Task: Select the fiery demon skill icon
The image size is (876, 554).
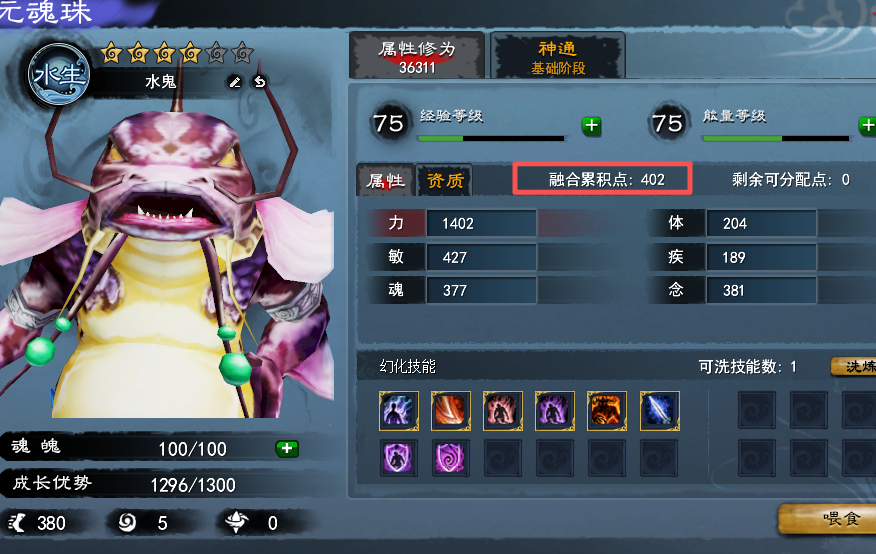Action: click(607, 410)
